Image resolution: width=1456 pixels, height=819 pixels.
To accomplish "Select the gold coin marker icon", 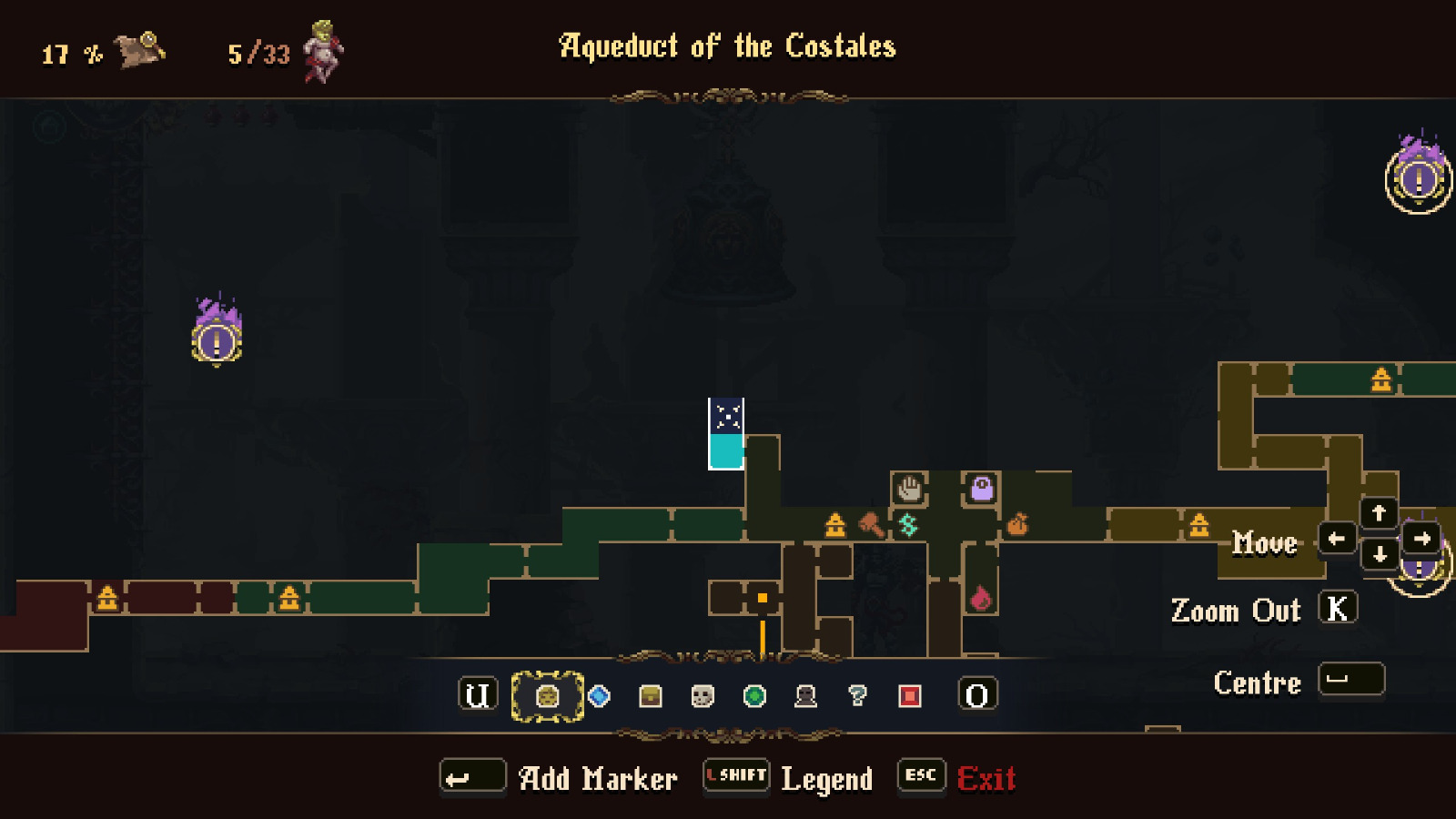I will click(546, 696).
